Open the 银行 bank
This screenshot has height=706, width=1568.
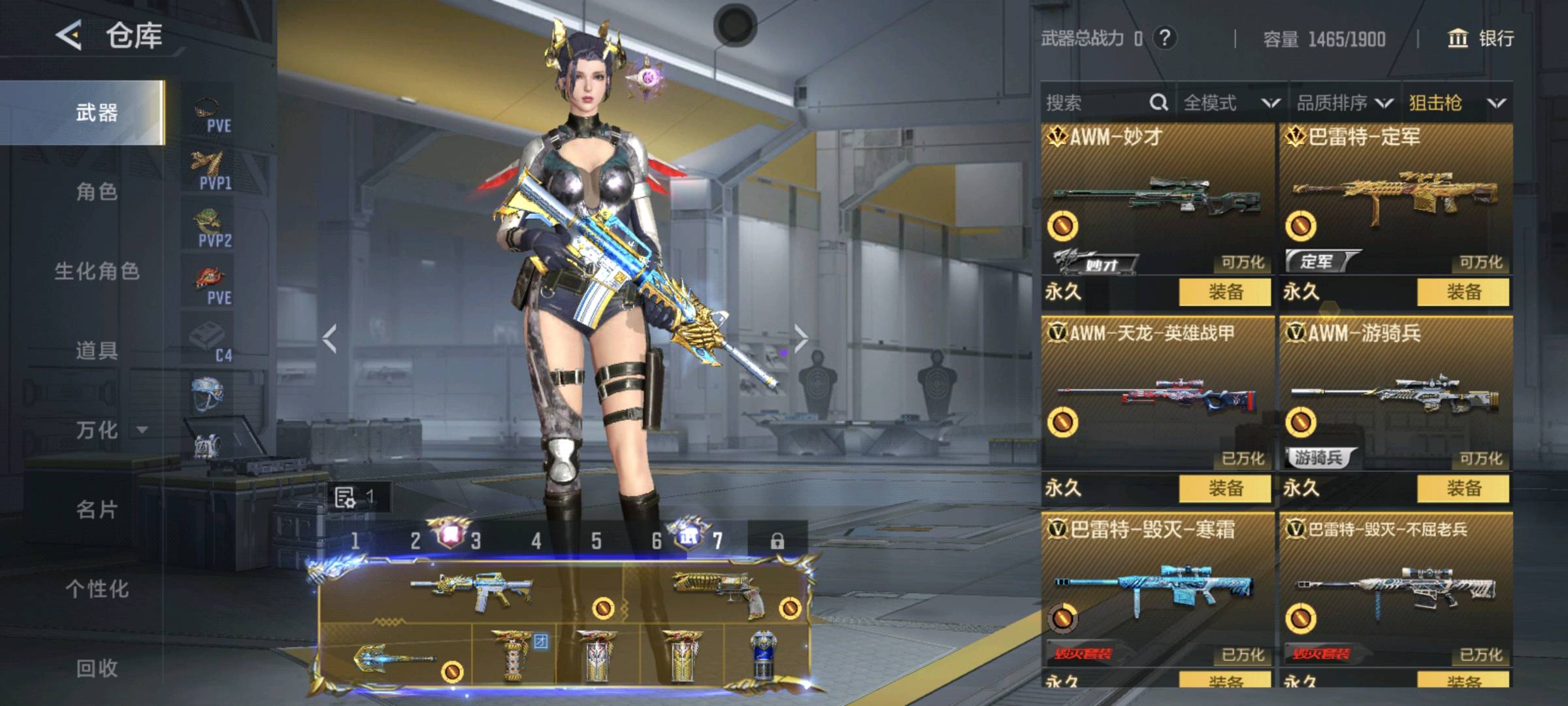coord(1482,39)
